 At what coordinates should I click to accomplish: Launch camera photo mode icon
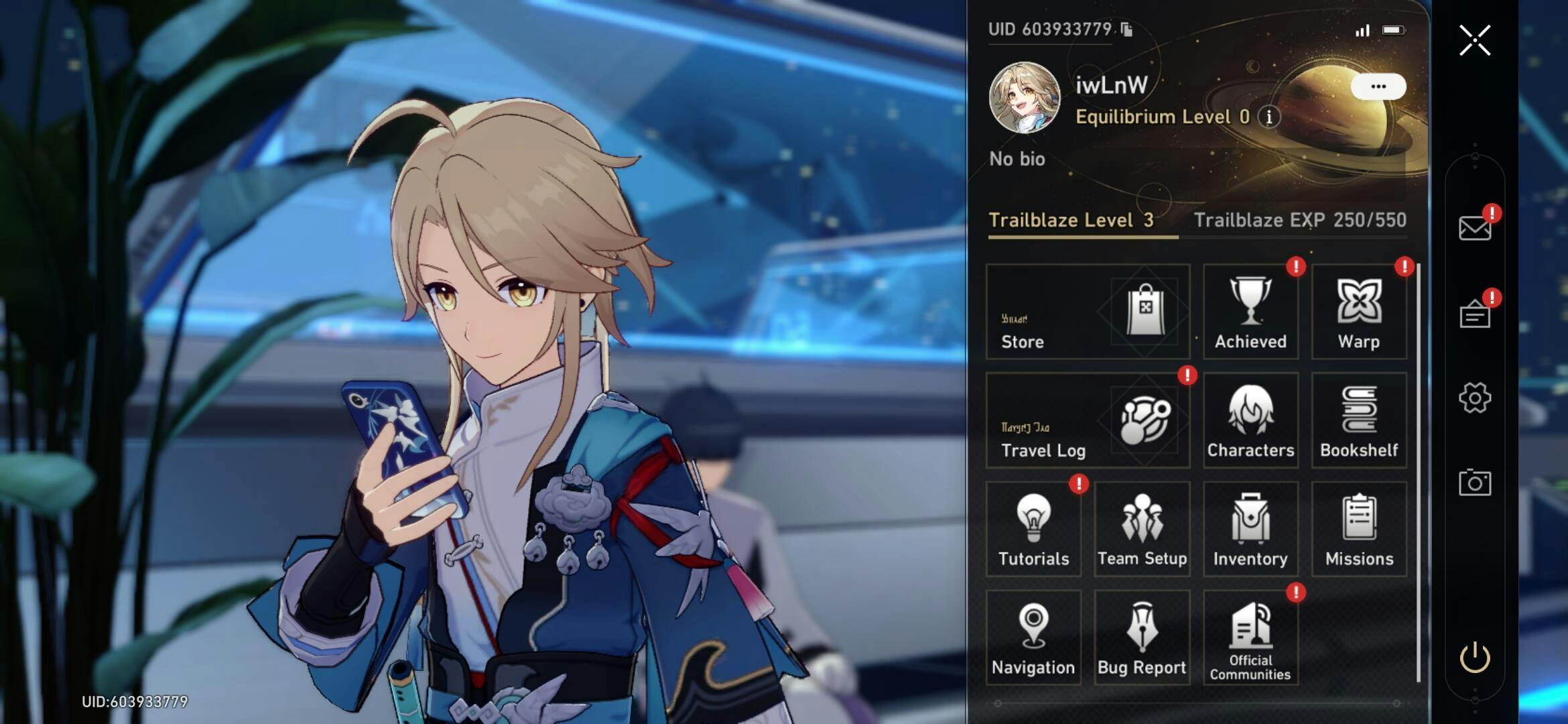[x=1475, y=483]
